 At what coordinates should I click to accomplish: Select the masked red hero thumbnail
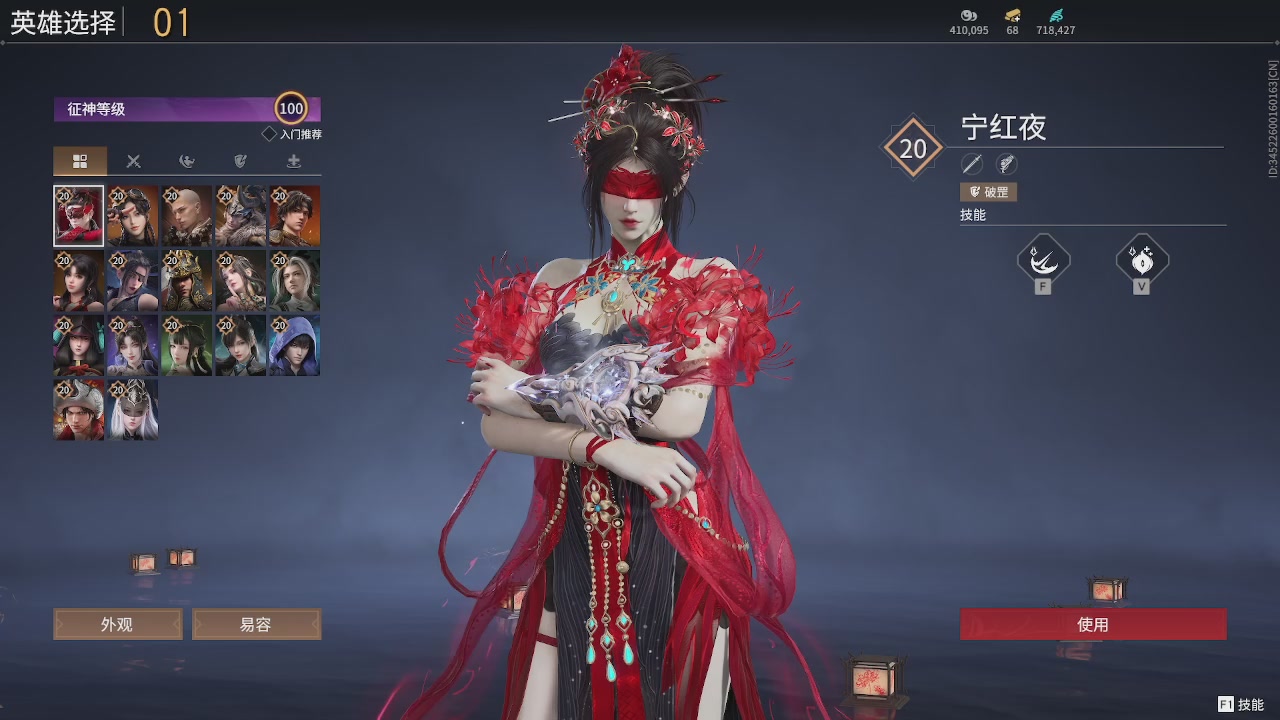pyautogui.click(x=78, y=215)
